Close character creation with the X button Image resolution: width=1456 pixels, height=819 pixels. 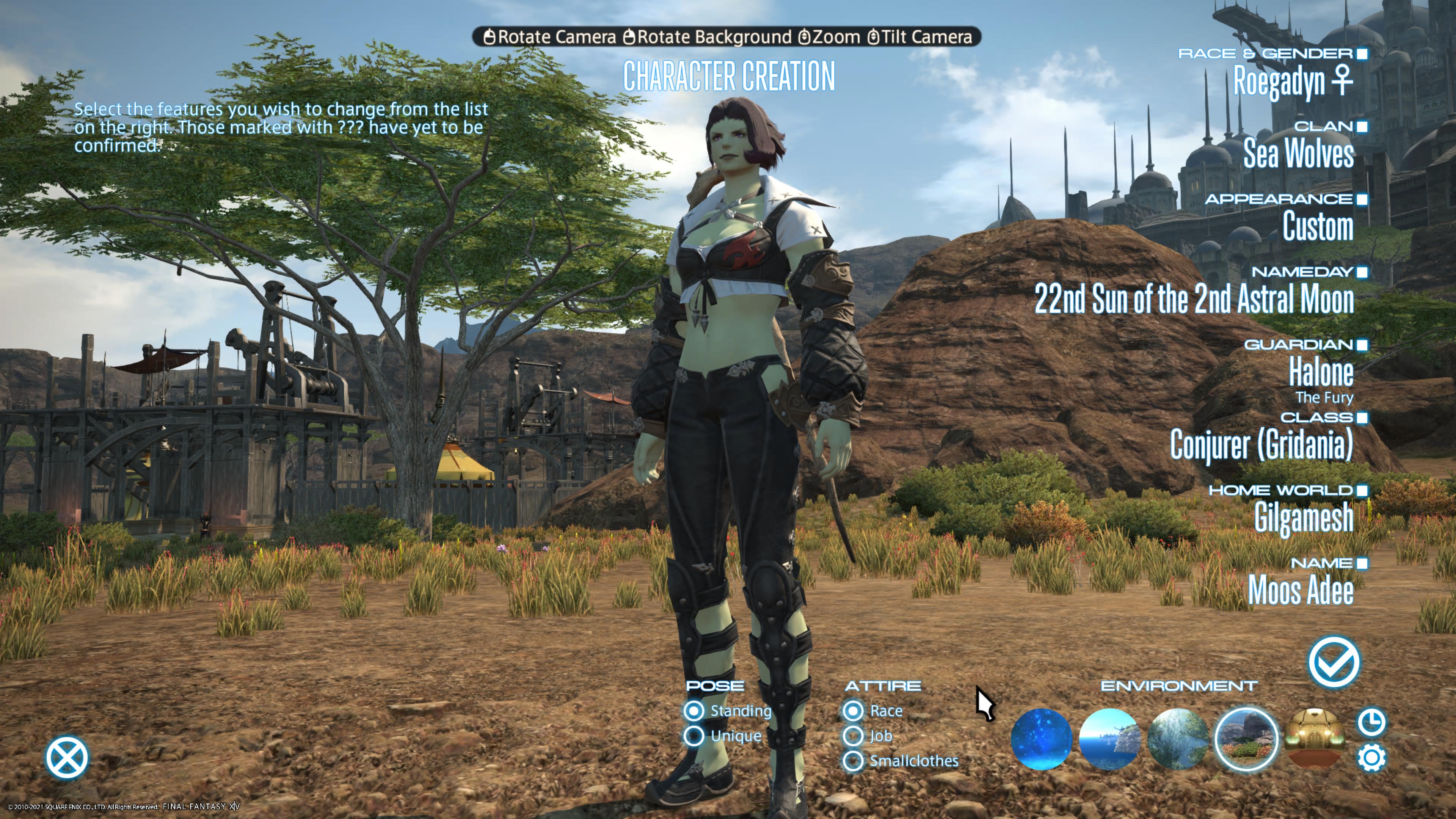(x=67, y=758)
